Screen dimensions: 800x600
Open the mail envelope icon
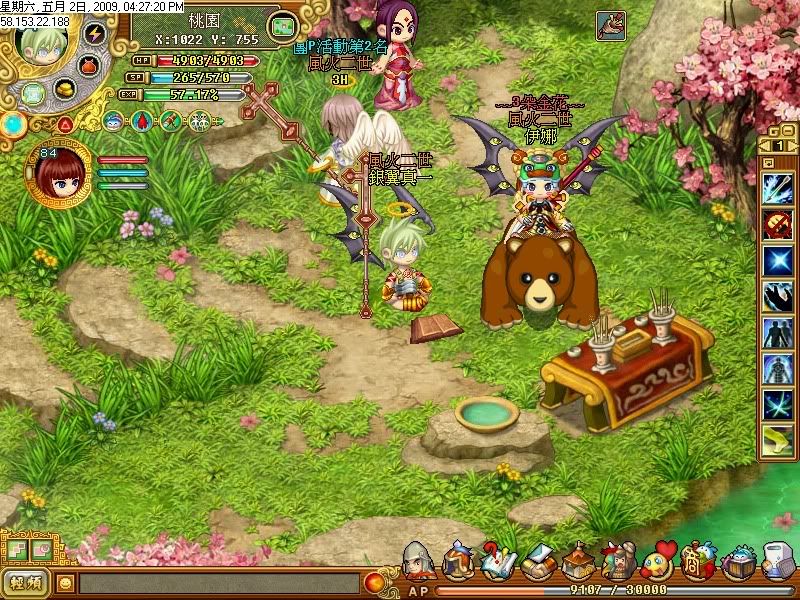point(536,561)
